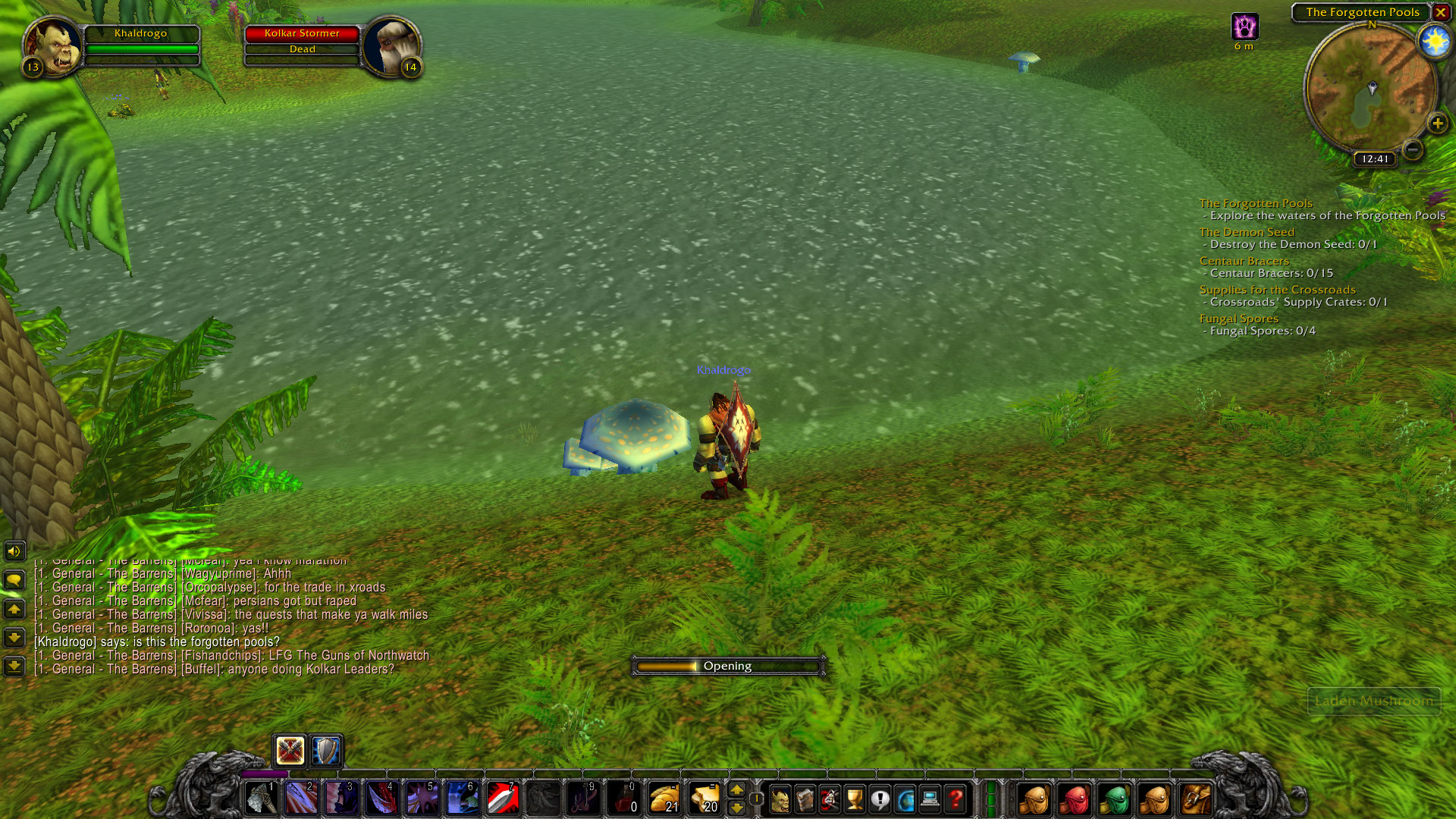Click the purple paw buff icon
Screen dimensions: 1456x819
tap(1244, 27)
